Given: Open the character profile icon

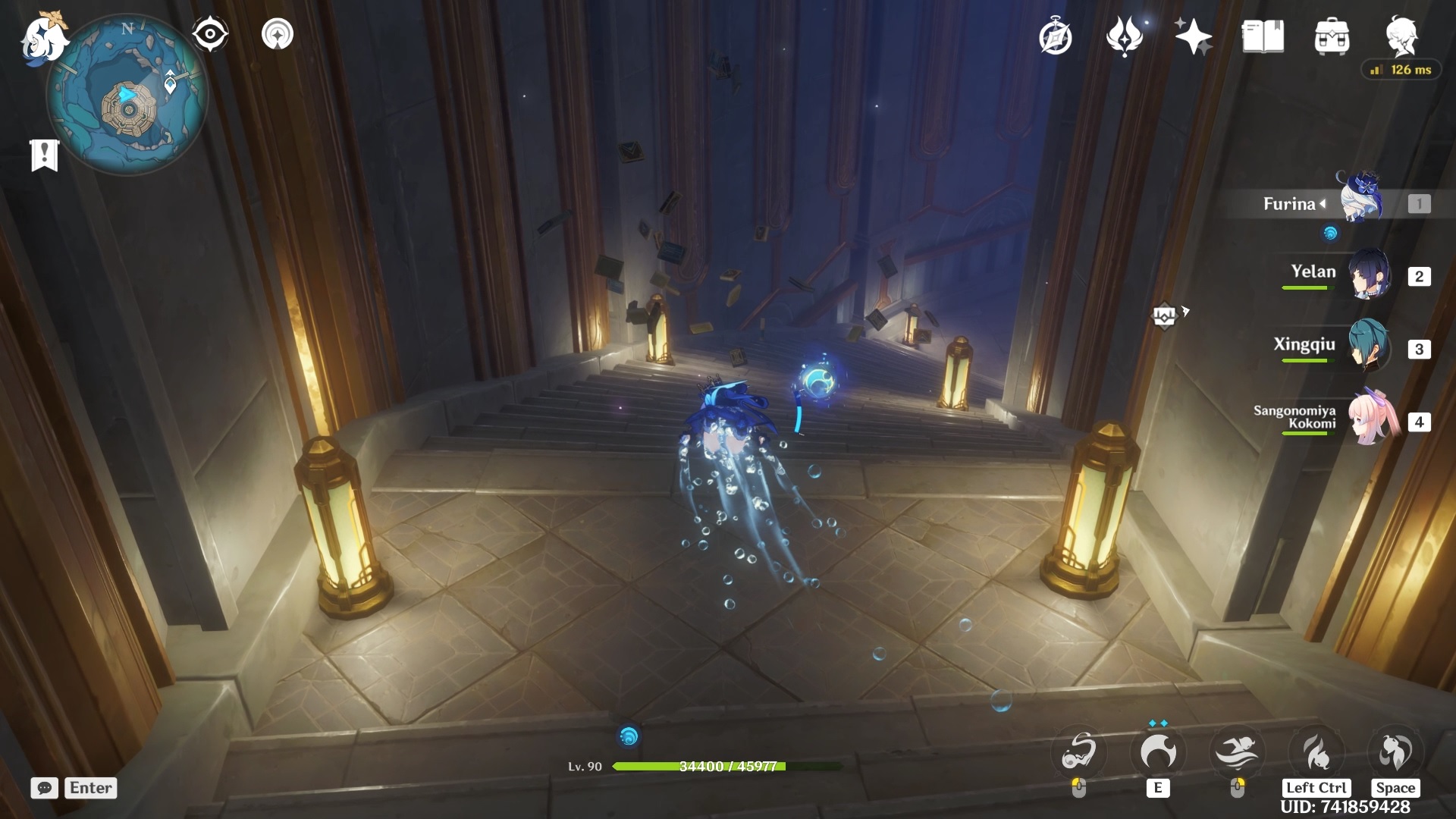Looking at the screenshot, I should (1401, 36).
